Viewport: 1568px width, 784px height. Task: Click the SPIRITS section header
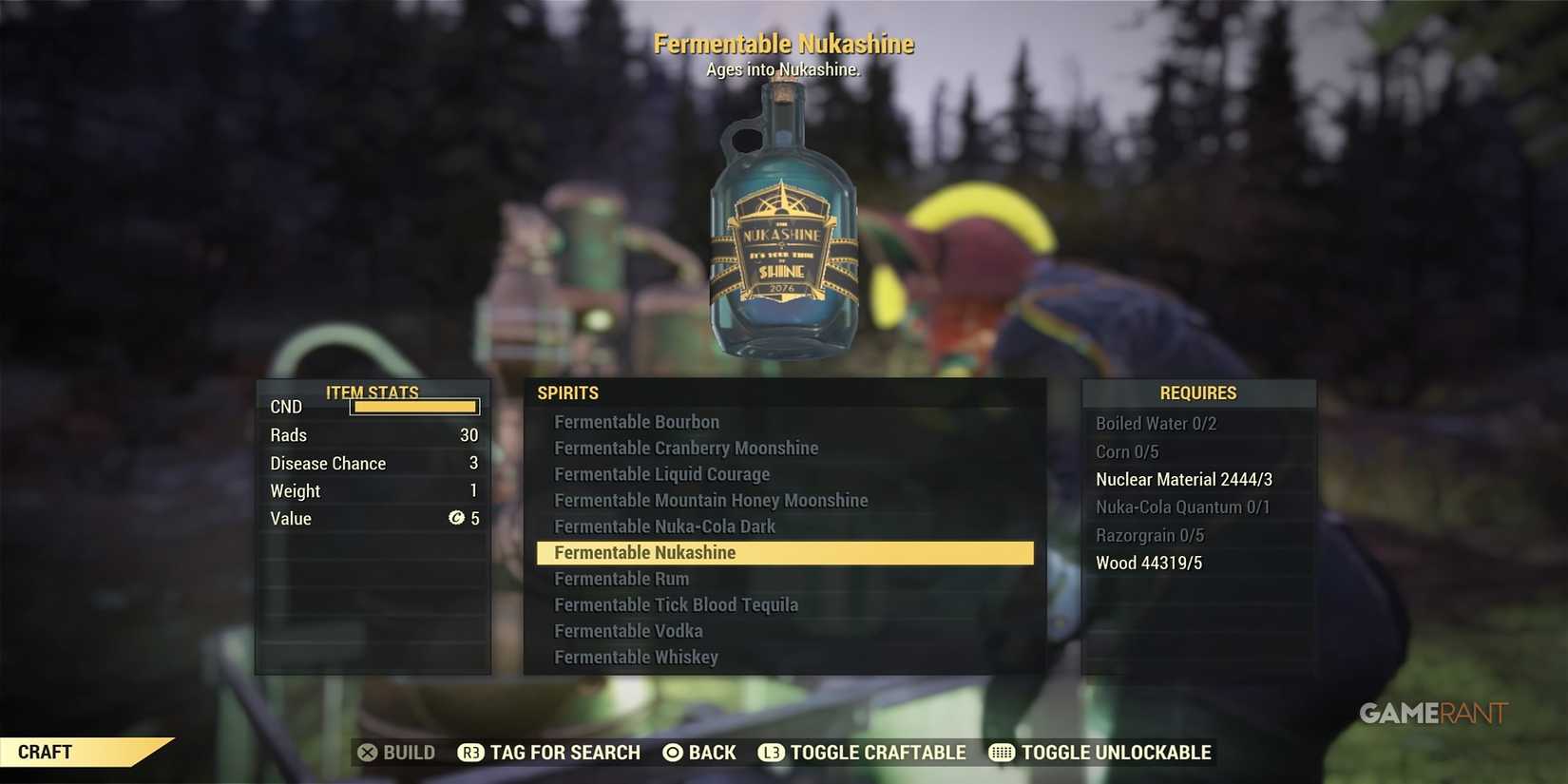pos(567,392)
